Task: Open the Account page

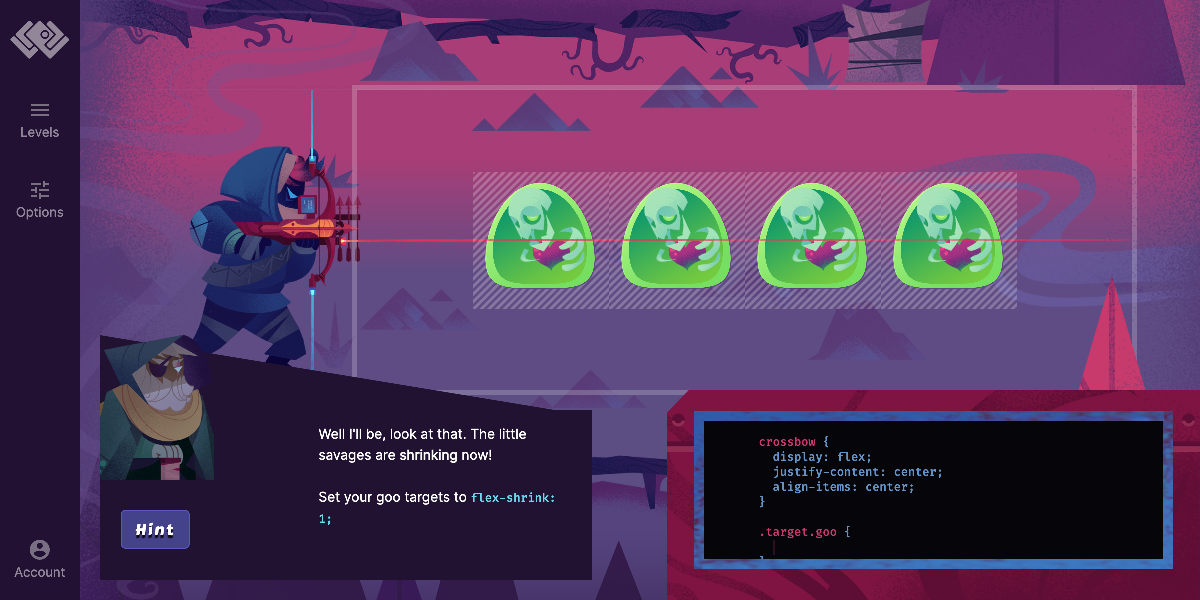Action: [39, 559]
